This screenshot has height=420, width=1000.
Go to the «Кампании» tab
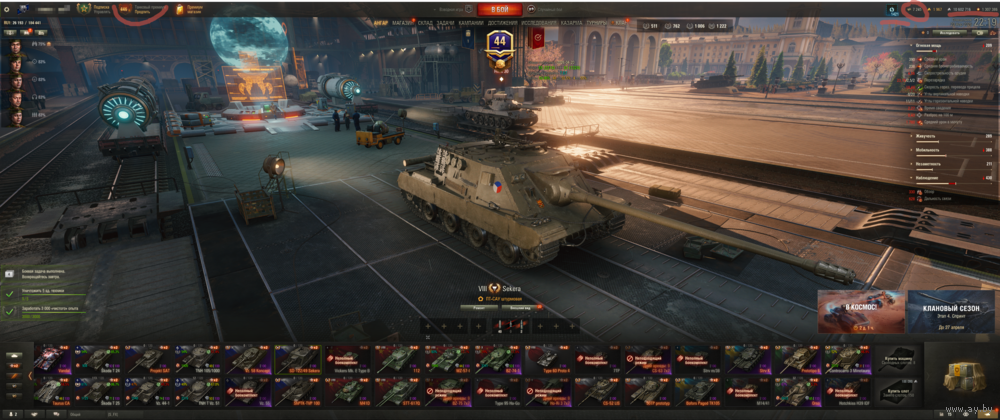point(470,21)
